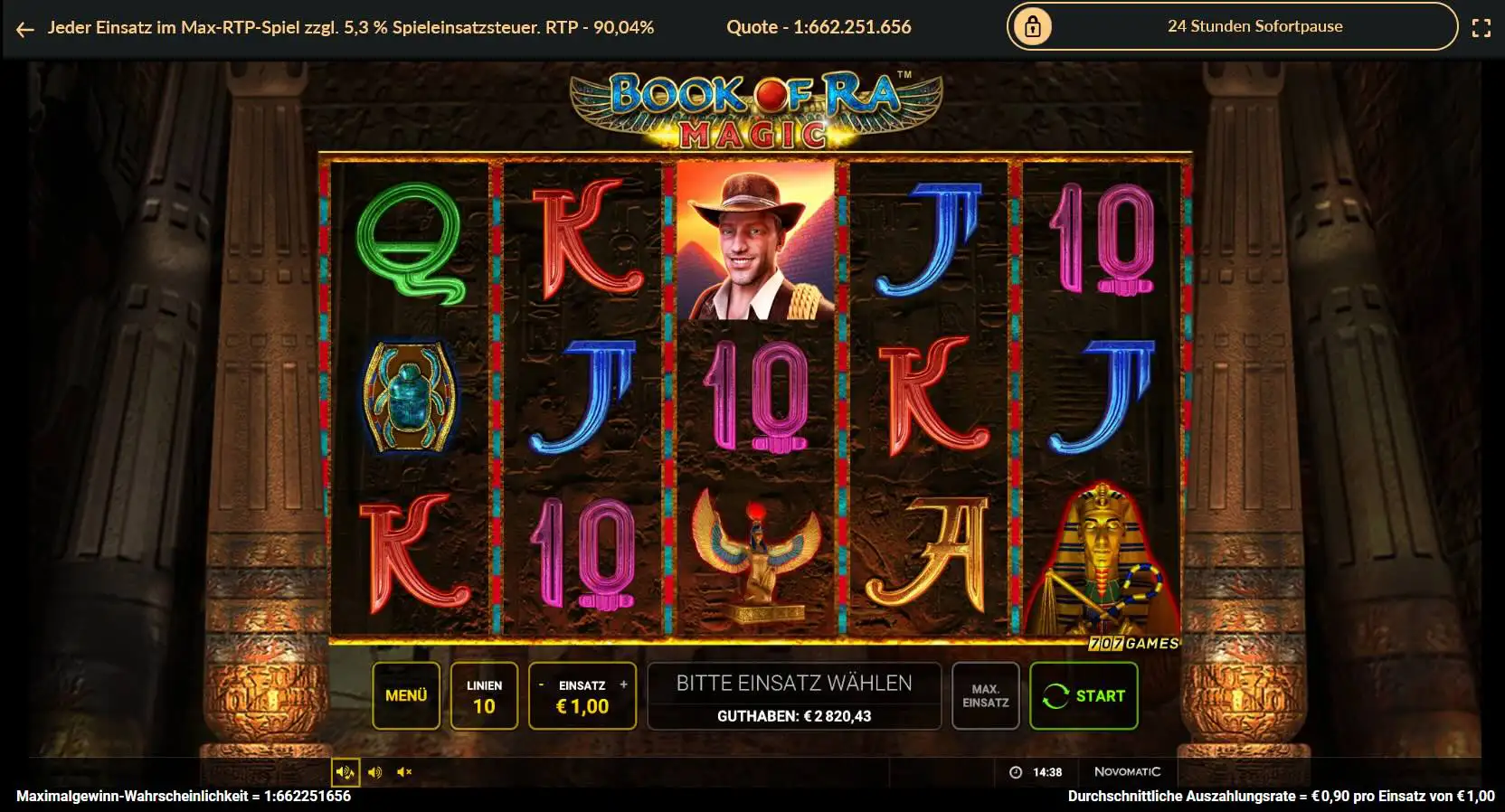Click the green circular arrows in START button
Screen dimensions: 1505x812
coord(1055,695)
